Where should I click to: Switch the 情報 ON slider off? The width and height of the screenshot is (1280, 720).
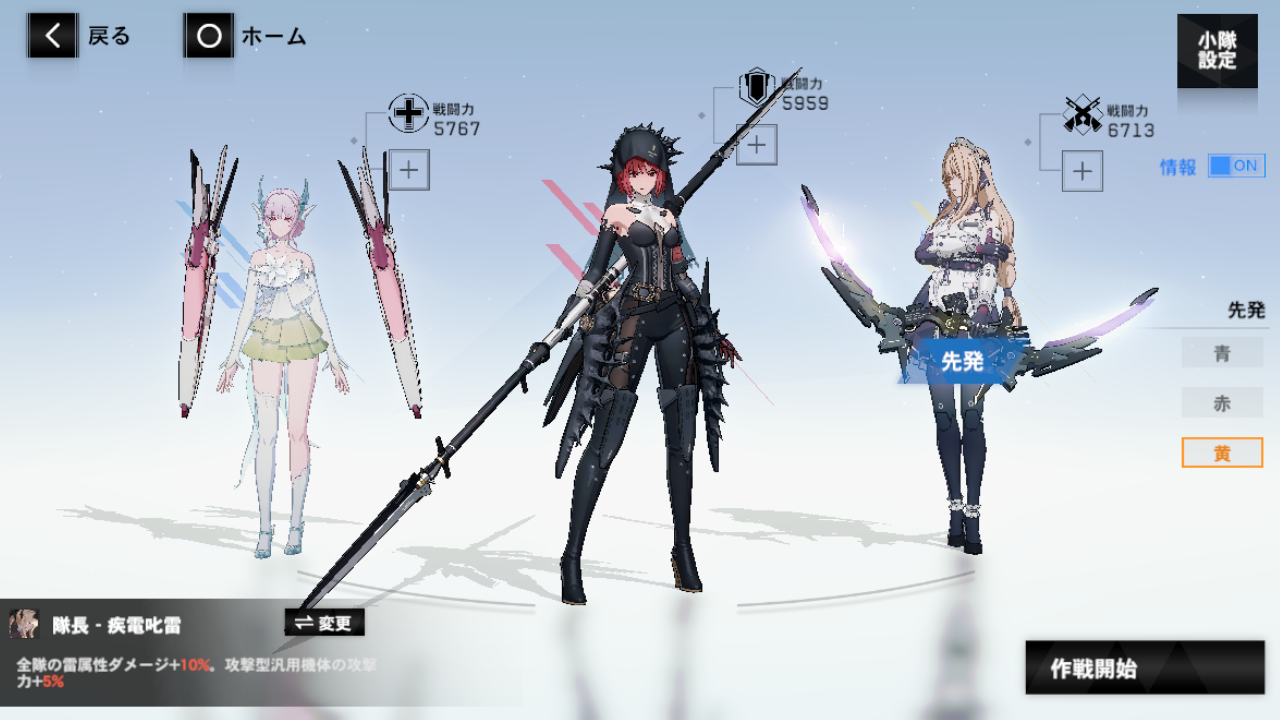1236,165
